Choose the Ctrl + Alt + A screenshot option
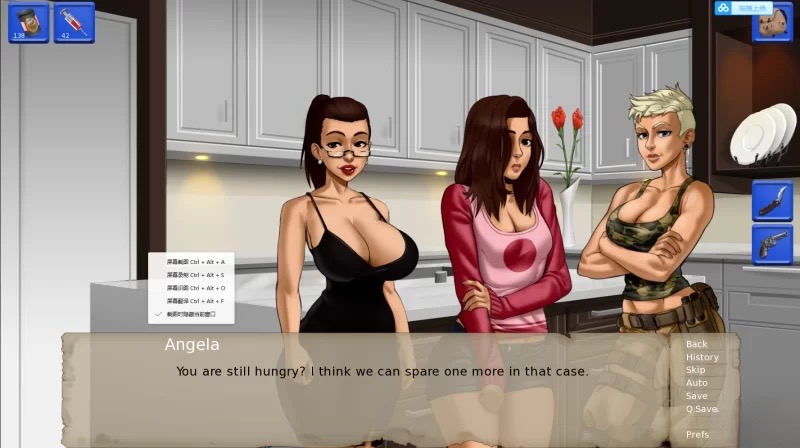 click(x=195, y=261)
